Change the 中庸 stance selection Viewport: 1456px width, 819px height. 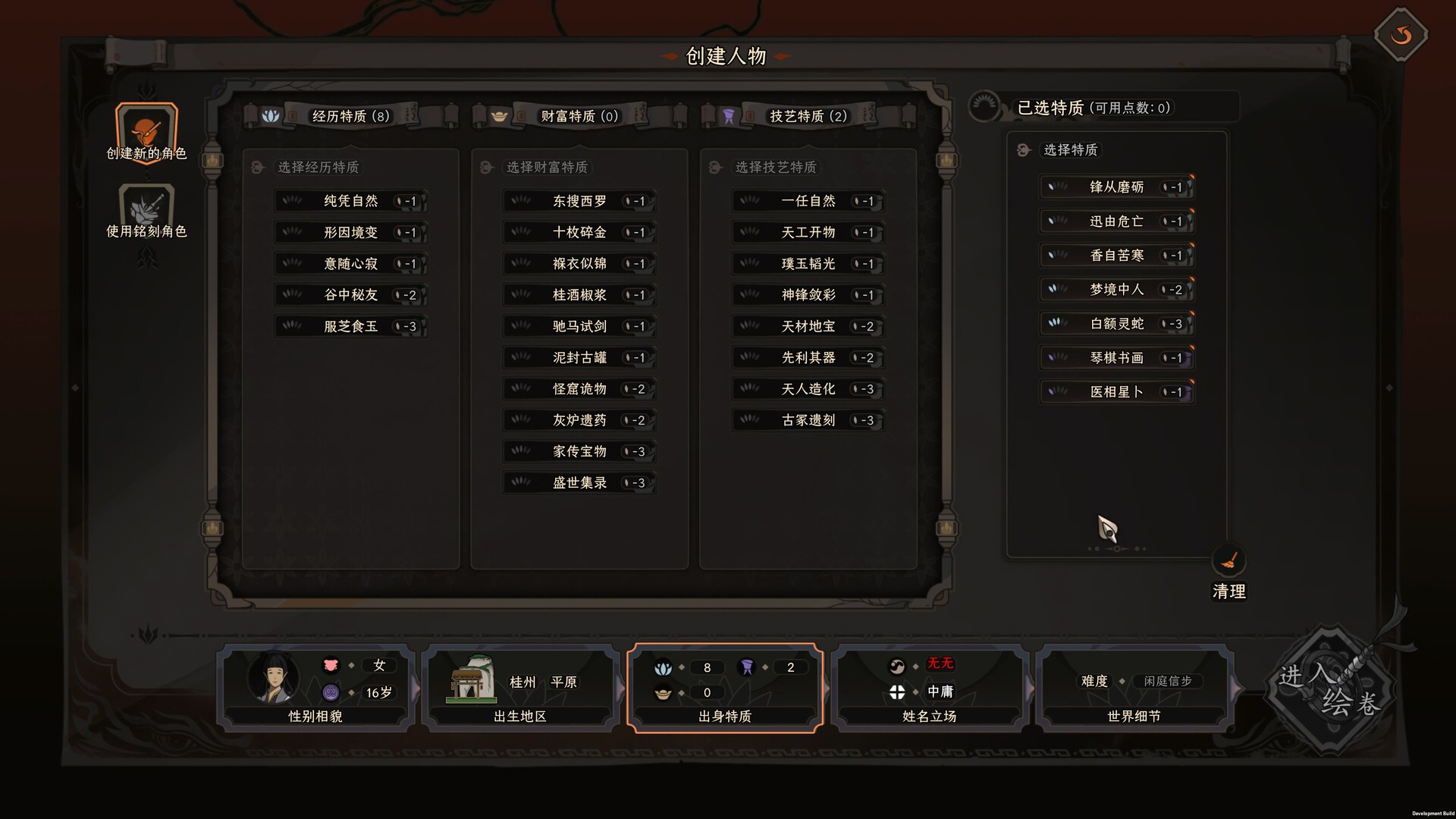(943, 692)
